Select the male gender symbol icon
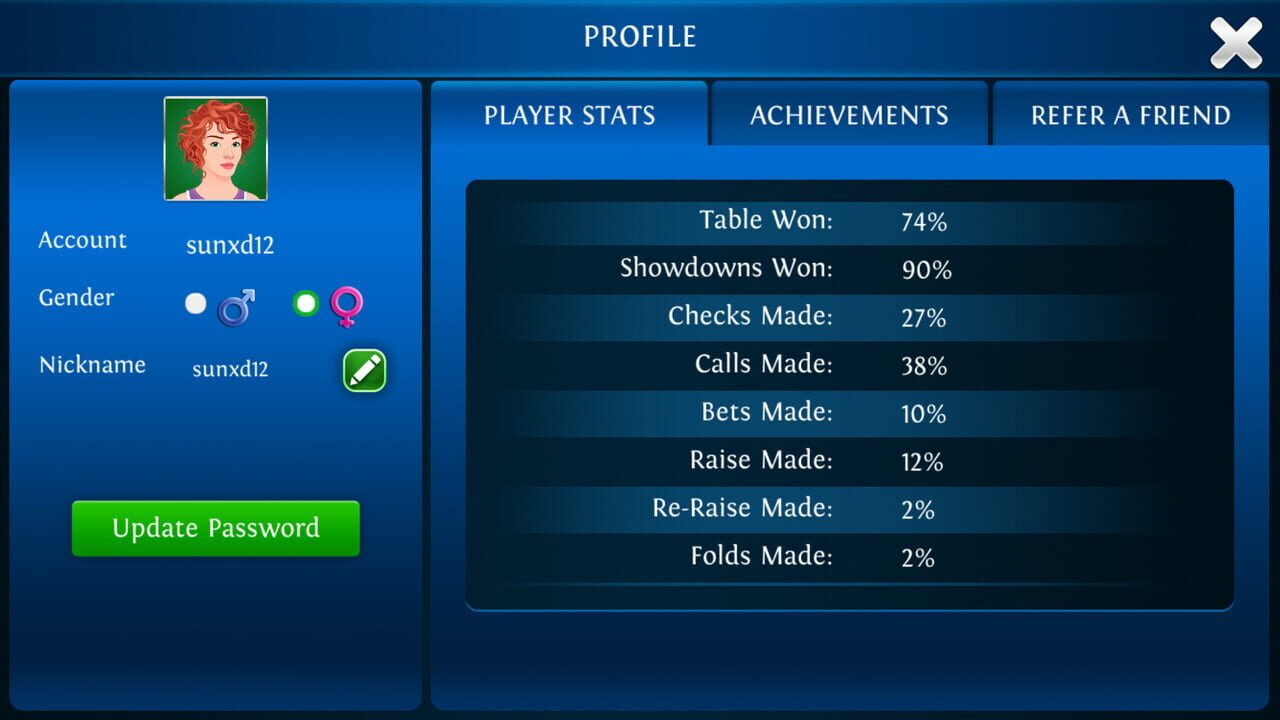The image size is (1280, 720). click(x=233, y=305)
